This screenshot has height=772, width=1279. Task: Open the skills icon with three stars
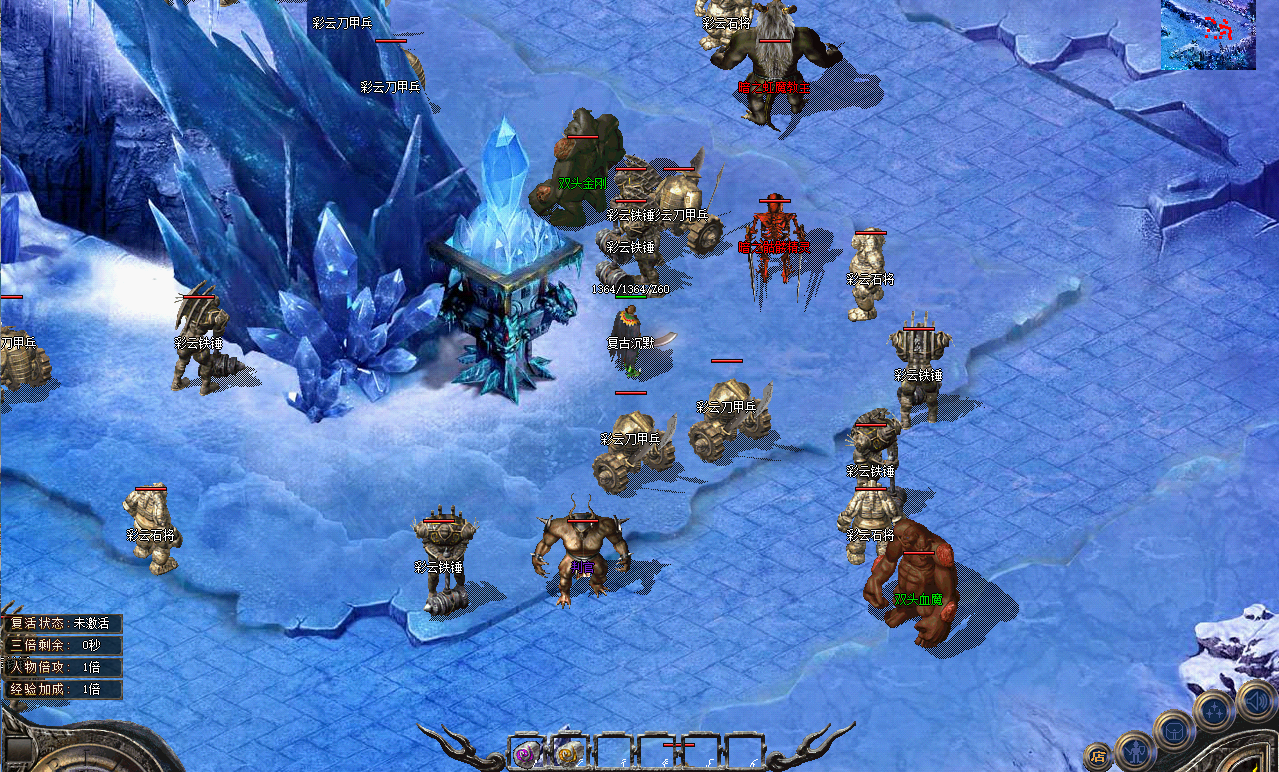click(1214, 710)
